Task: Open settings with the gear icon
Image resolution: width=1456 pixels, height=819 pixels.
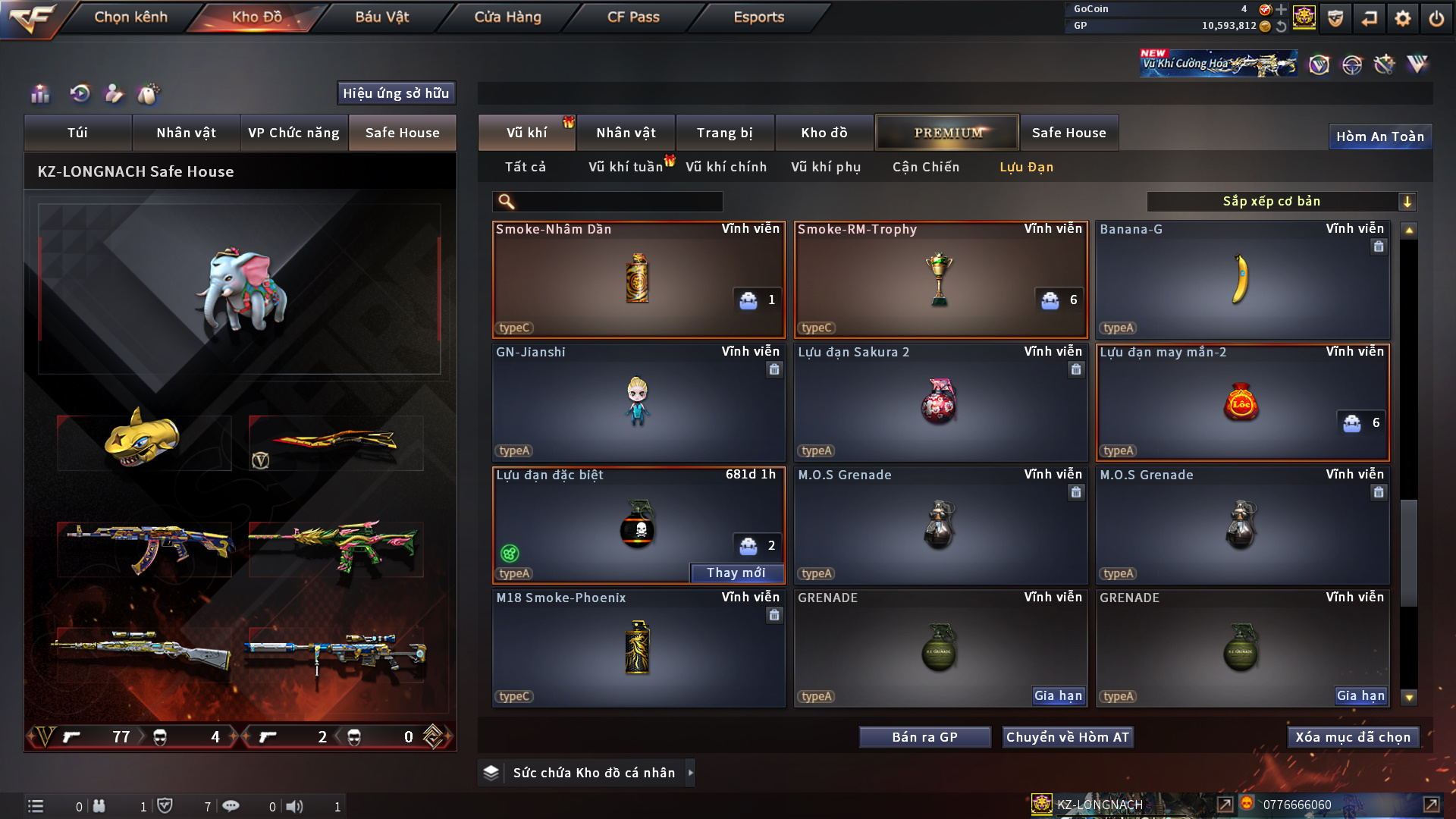Action: coord(1402,18)
